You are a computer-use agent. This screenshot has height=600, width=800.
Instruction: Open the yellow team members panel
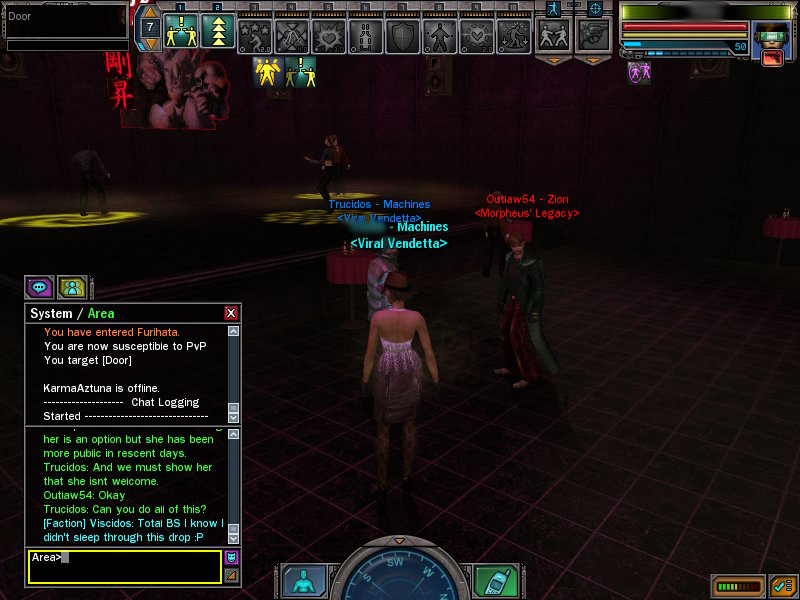point(71,287)
